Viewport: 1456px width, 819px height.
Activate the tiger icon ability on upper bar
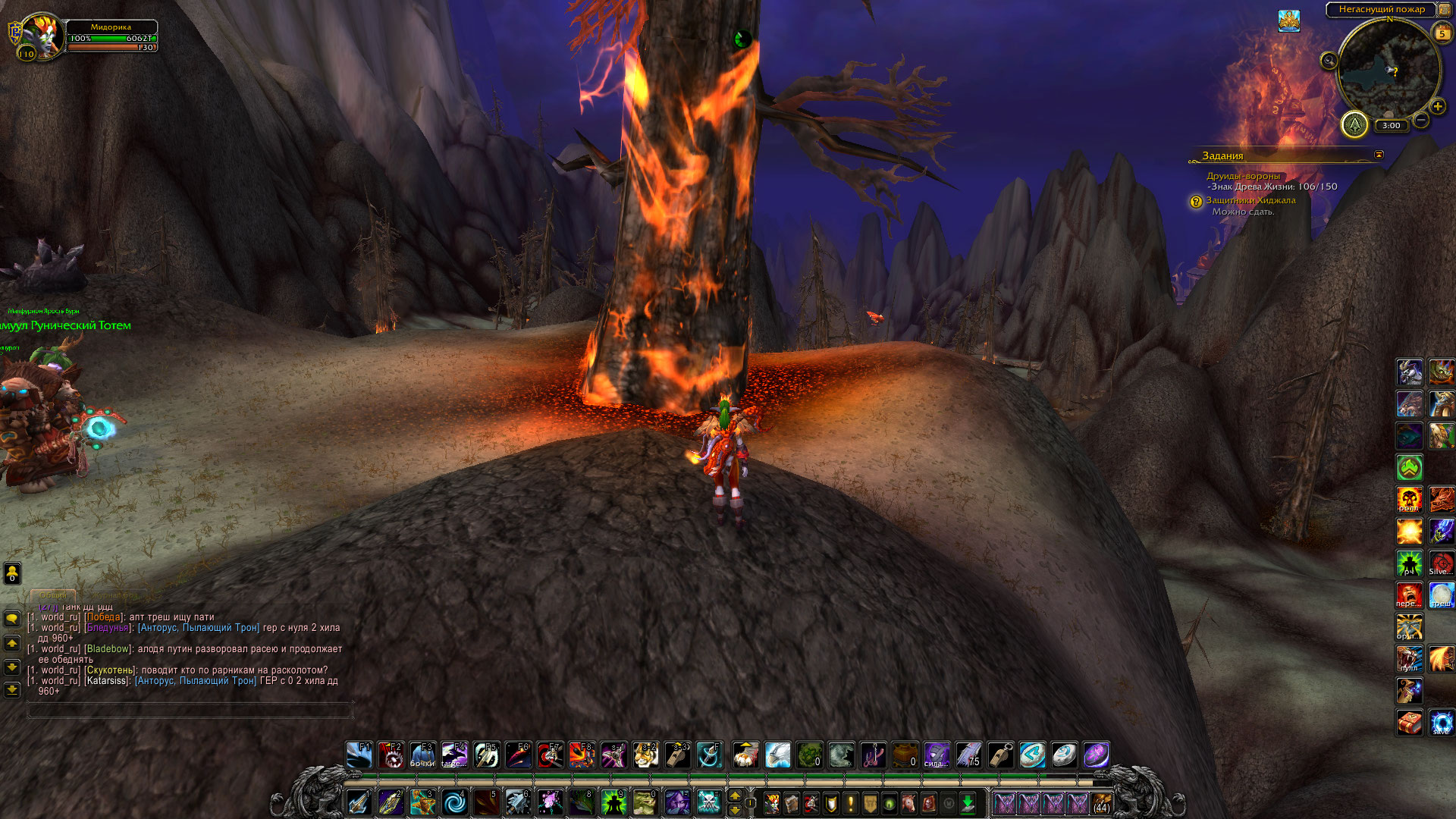[x=645, y=755]
